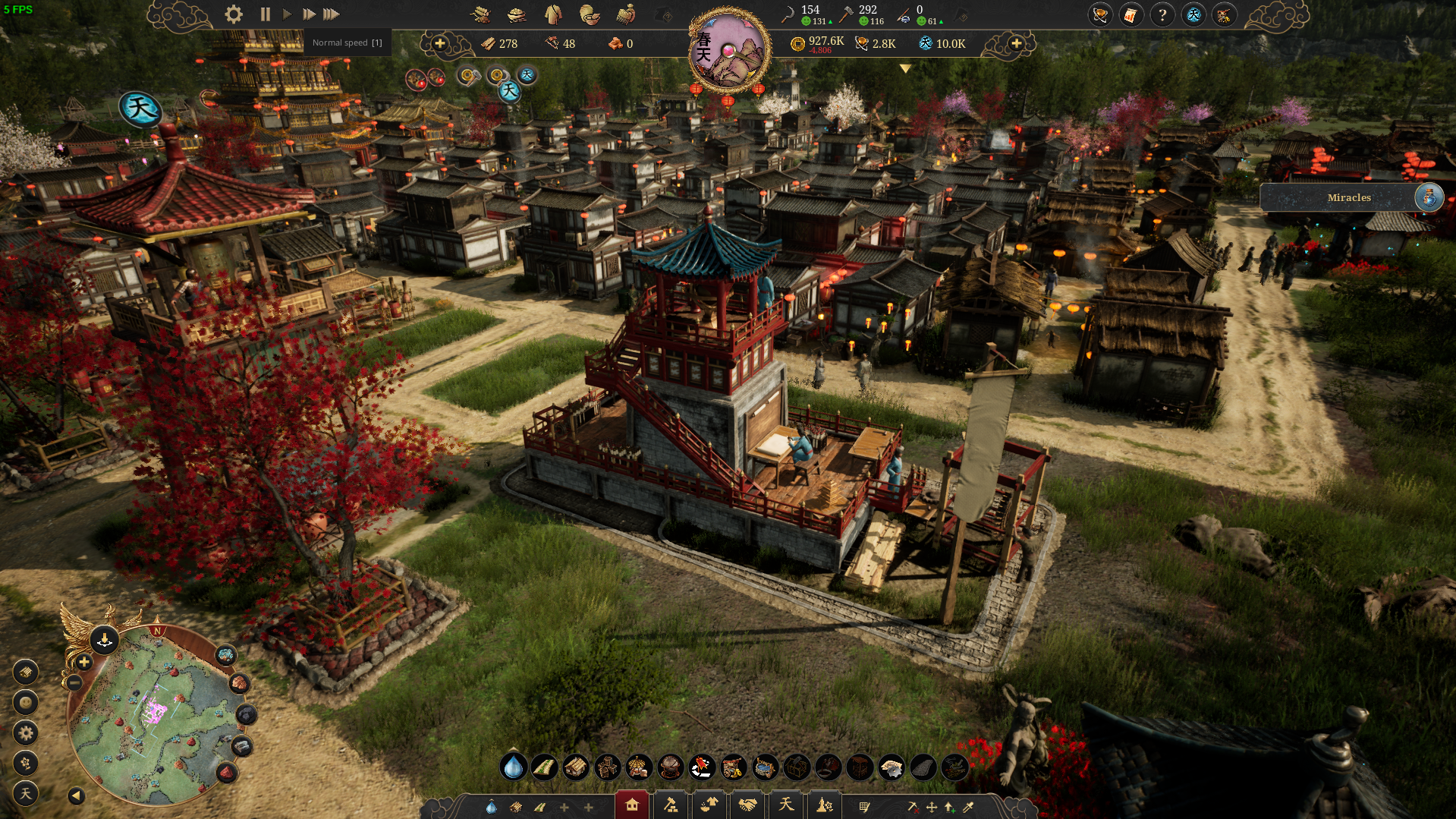Image resolution: width=1456 pixels, height=819 pixels.
Task: Toggle the smiley face happiness overlay
Action: [26, 702]
